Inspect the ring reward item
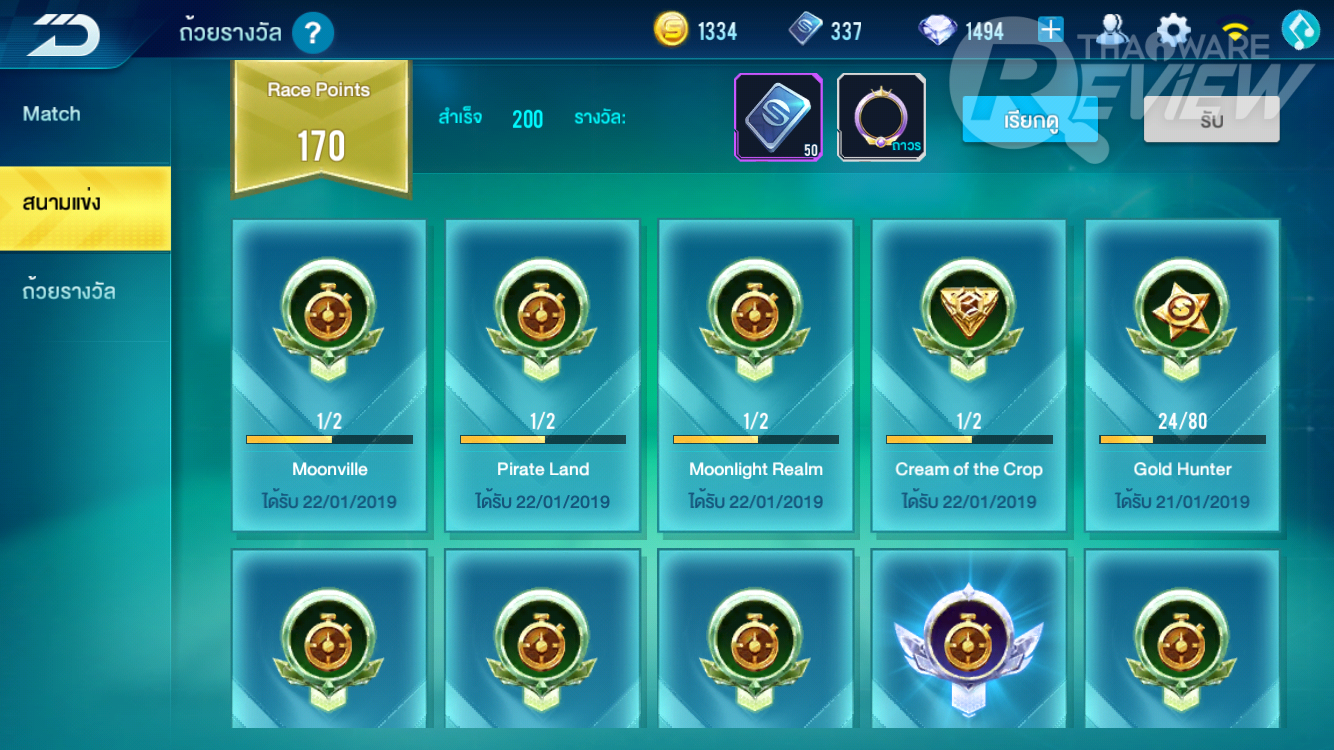This screenshot has width=1334, height=750. [x=881, y=117]
